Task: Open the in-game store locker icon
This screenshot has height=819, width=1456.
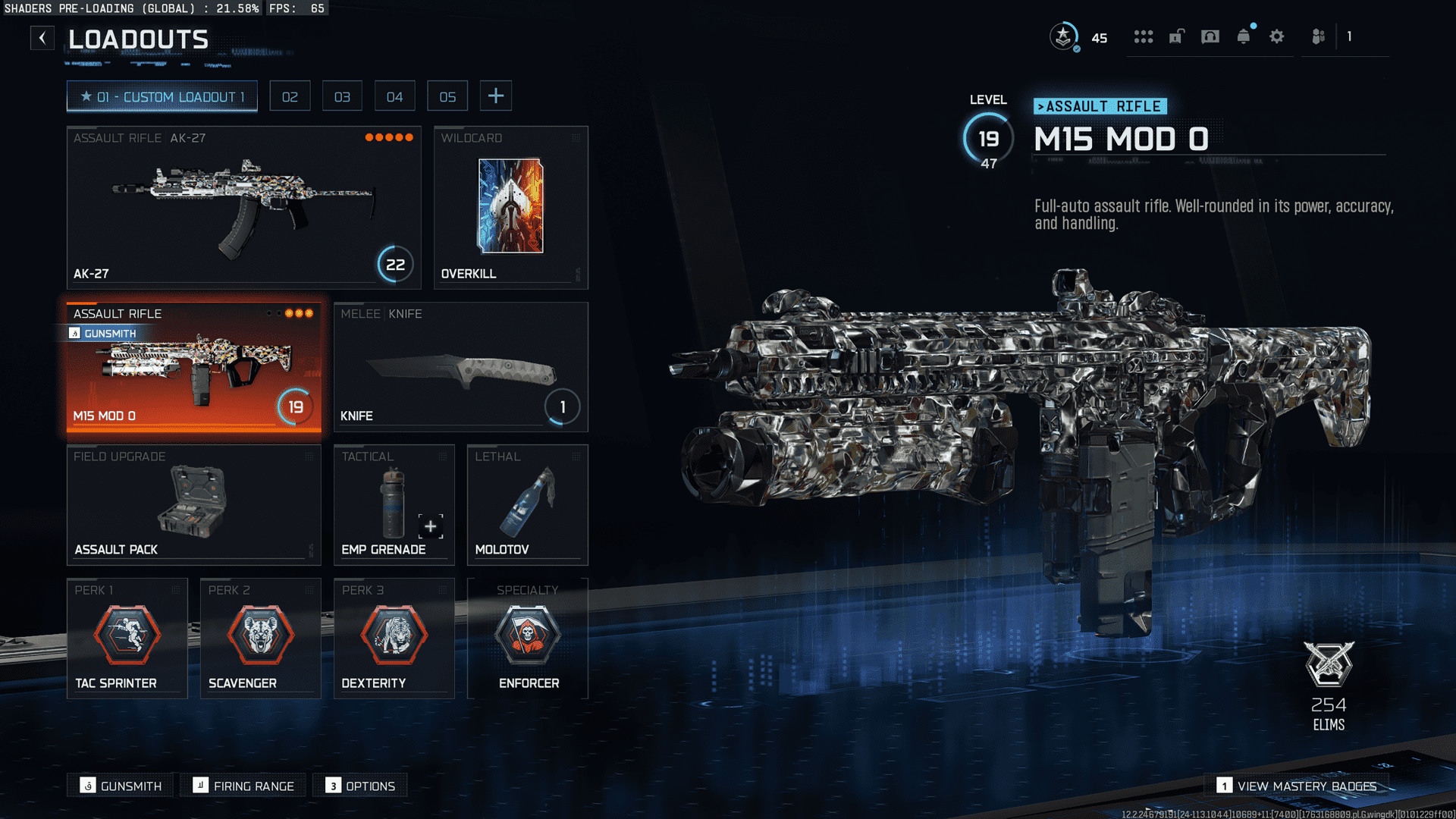Action: point(1176,36)
